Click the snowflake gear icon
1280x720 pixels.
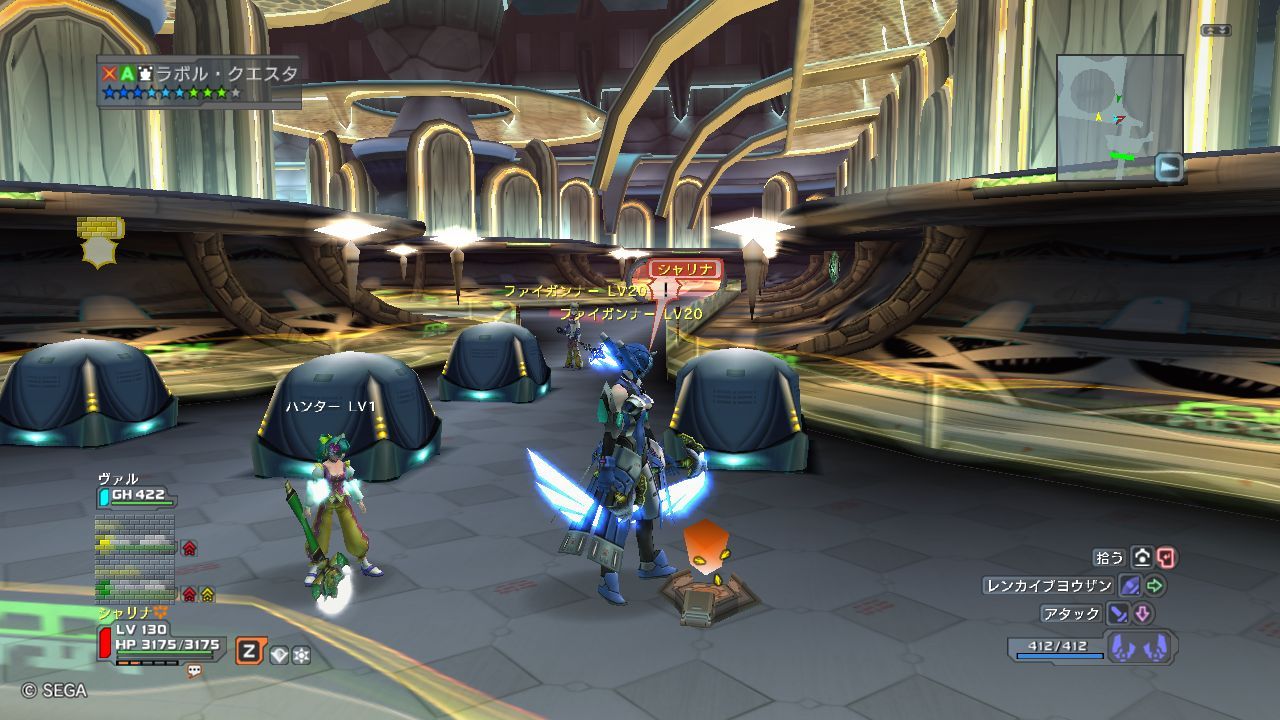tap(300, 654)
